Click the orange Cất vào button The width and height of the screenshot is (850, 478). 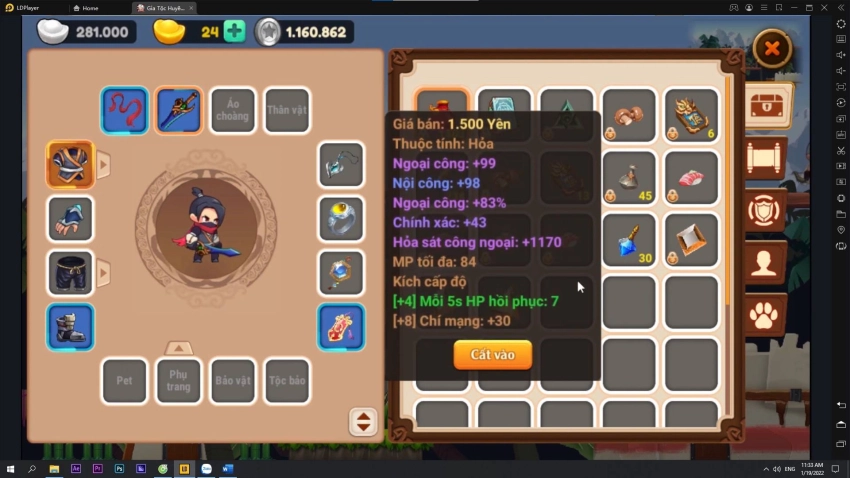(492, 354)
